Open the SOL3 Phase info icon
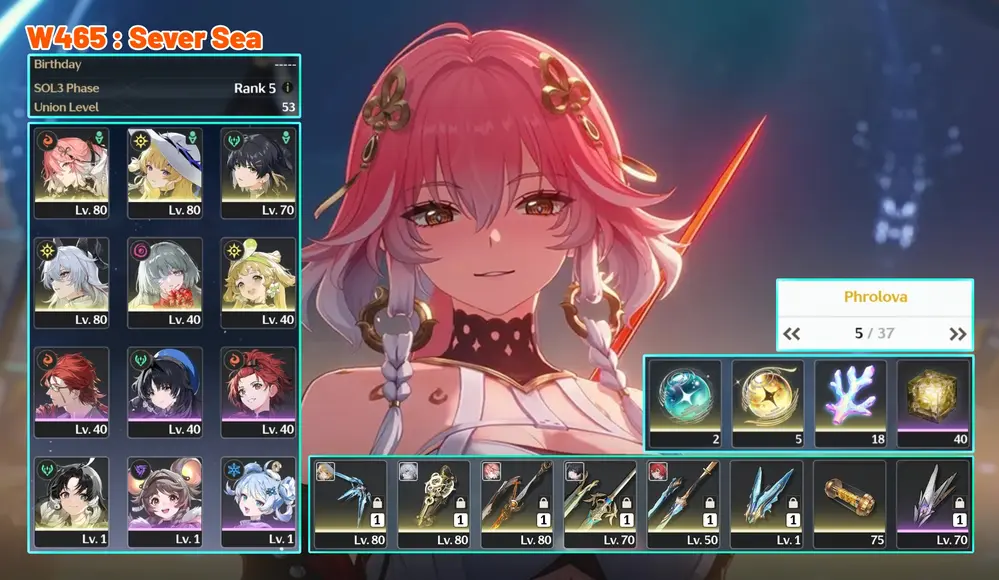This screenshot has width=999, height=580. 288,88
